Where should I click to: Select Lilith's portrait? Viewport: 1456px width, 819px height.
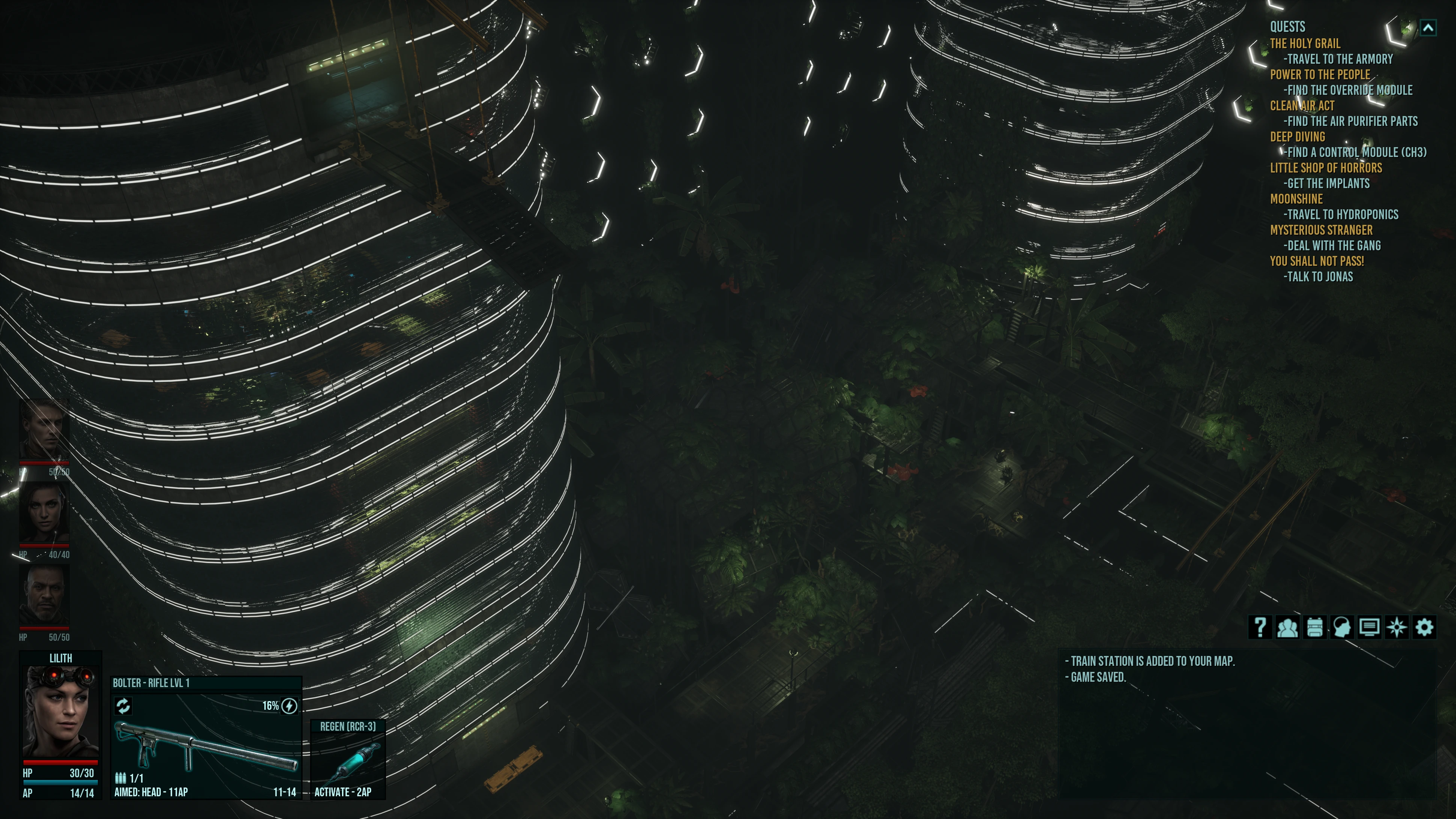[60, 711]
